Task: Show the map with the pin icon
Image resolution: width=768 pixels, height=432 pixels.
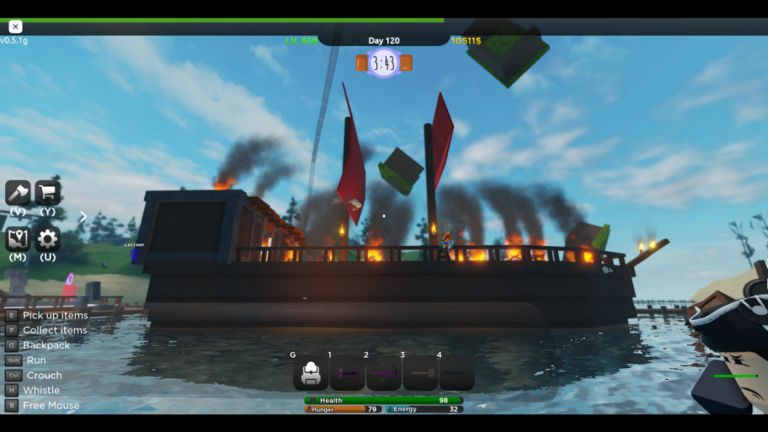Action: [18, 238]
